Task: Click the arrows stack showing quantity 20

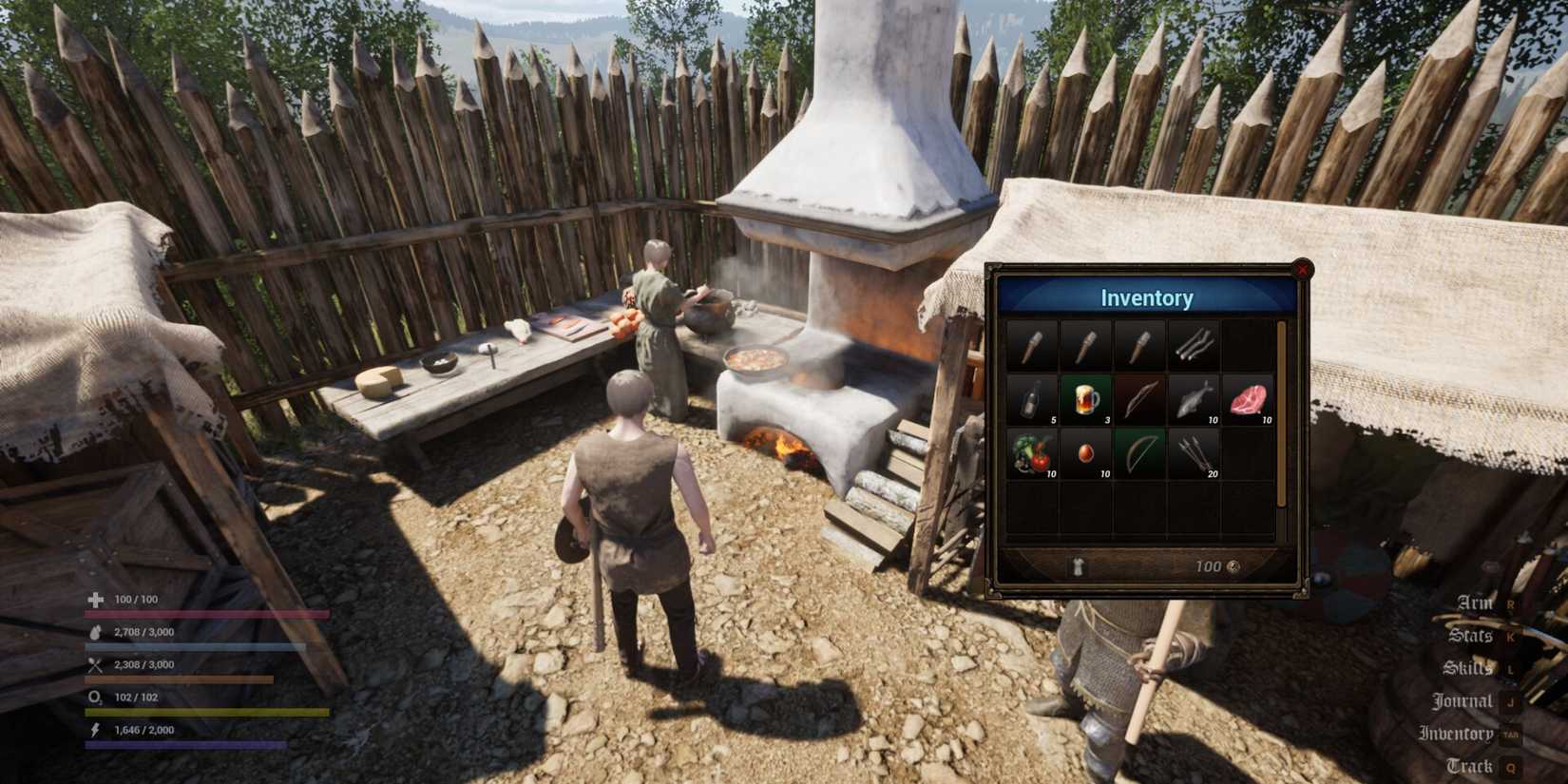Action: tap(1193, 454)
